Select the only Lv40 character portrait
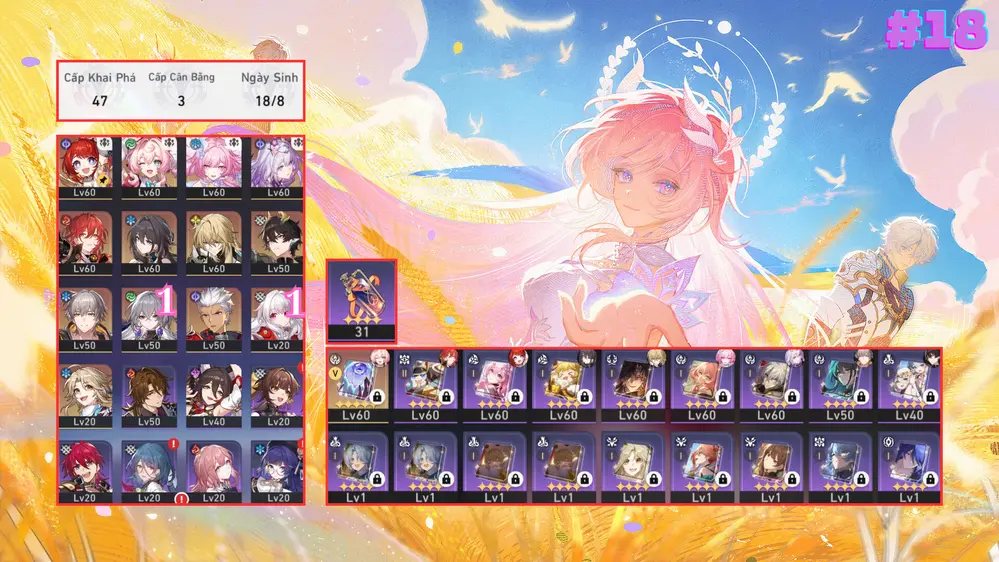Screen dimensions: 999x562 click(214, 393)
